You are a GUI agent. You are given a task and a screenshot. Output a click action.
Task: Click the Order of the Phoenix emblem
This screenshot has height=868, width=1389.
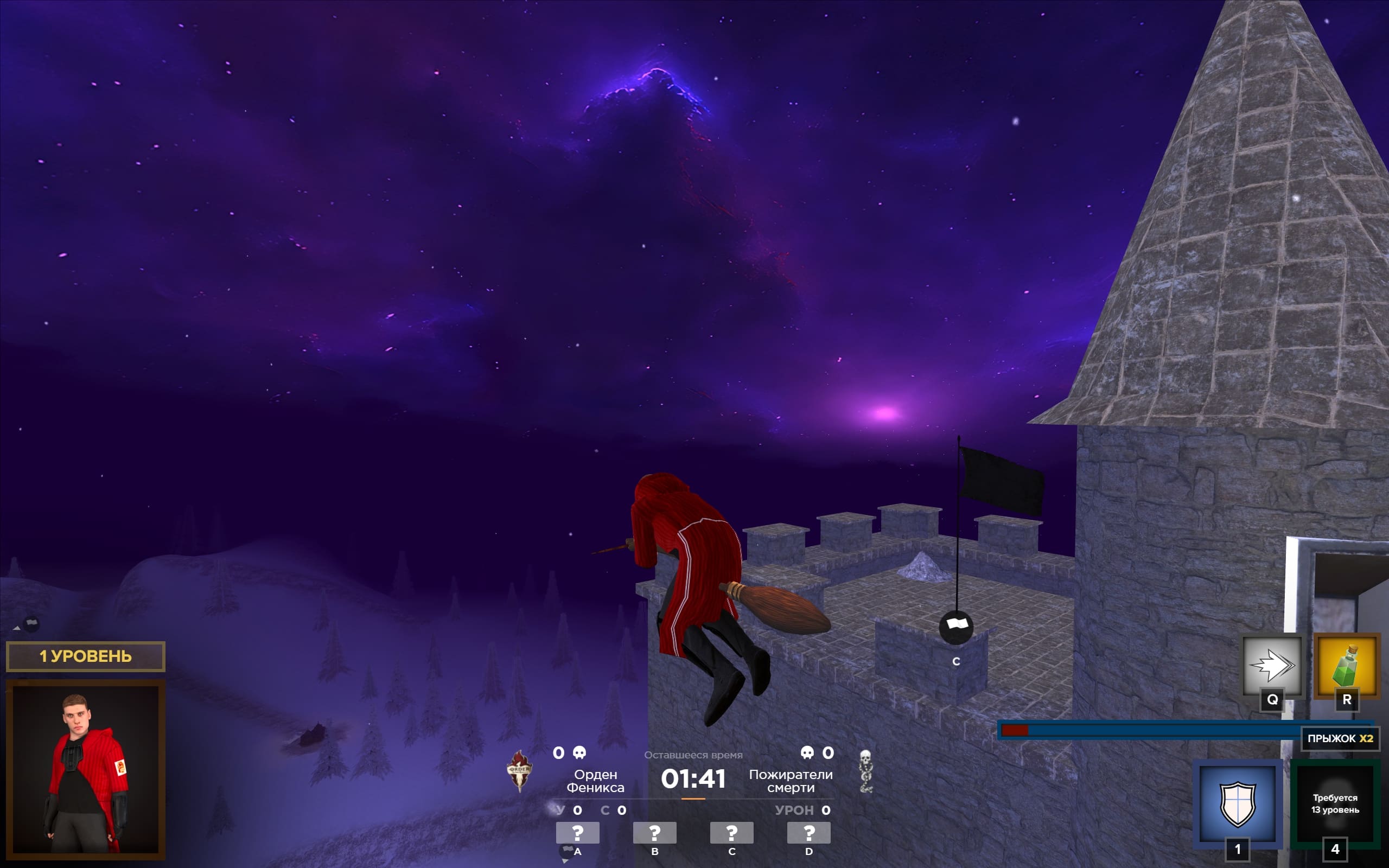click(x=519, y=770)
